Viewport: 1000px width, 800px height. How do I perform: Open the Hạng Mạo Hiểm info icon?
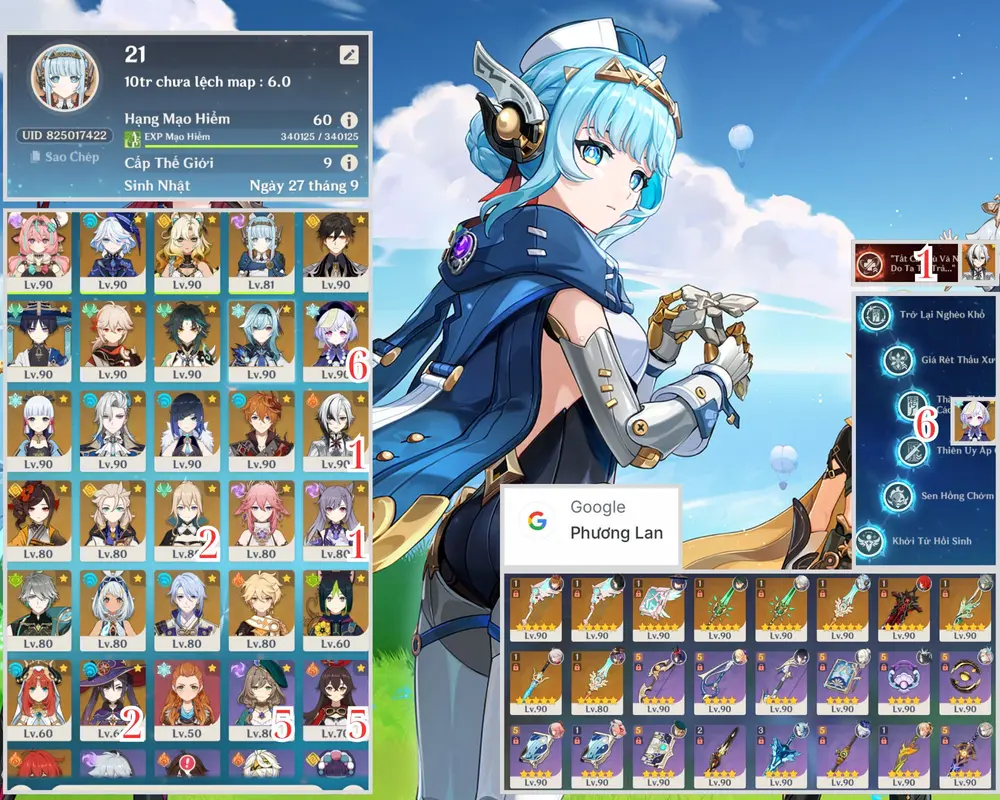click(349, 120)
